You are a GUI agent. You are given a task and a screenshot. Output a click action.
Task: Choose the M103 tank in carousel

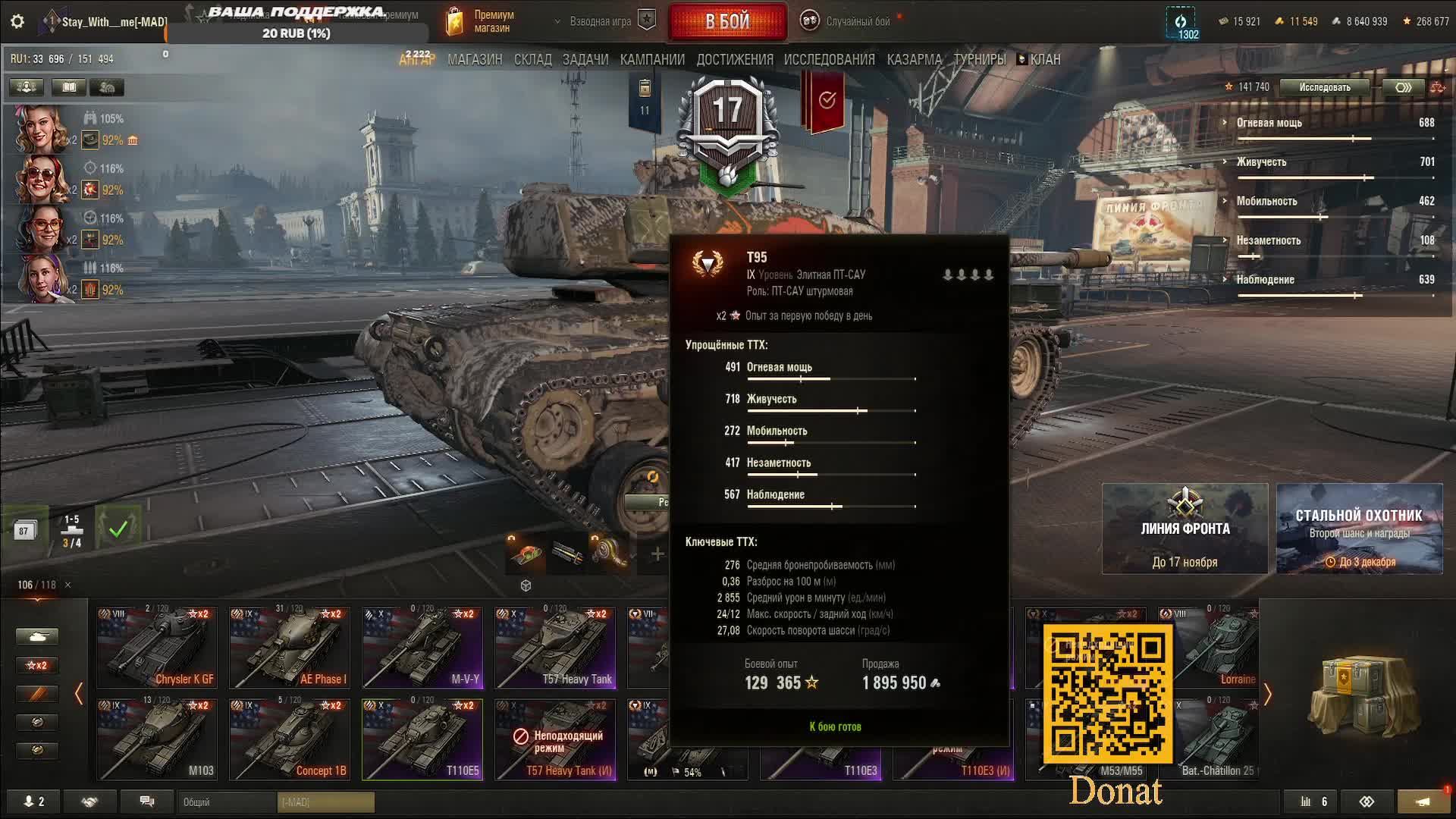point(157,739)
